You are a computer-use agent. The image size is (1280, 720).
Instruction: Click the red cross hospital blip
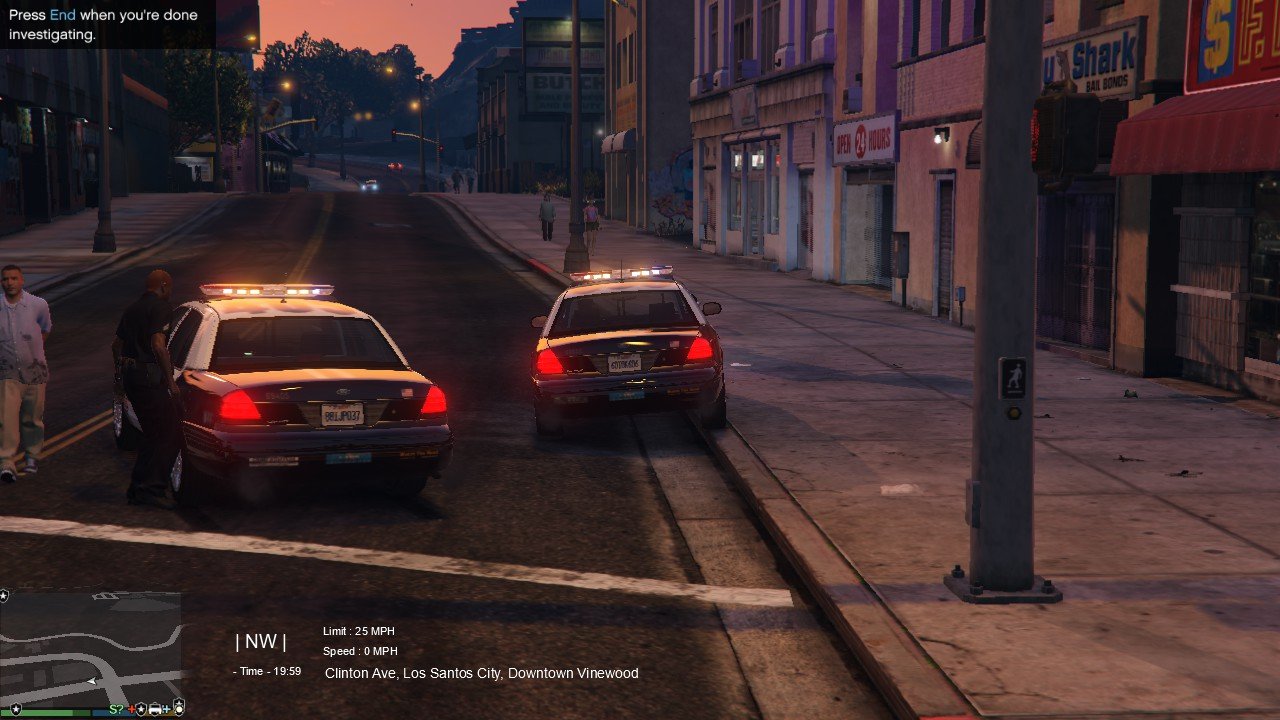(x=131, y=709)
